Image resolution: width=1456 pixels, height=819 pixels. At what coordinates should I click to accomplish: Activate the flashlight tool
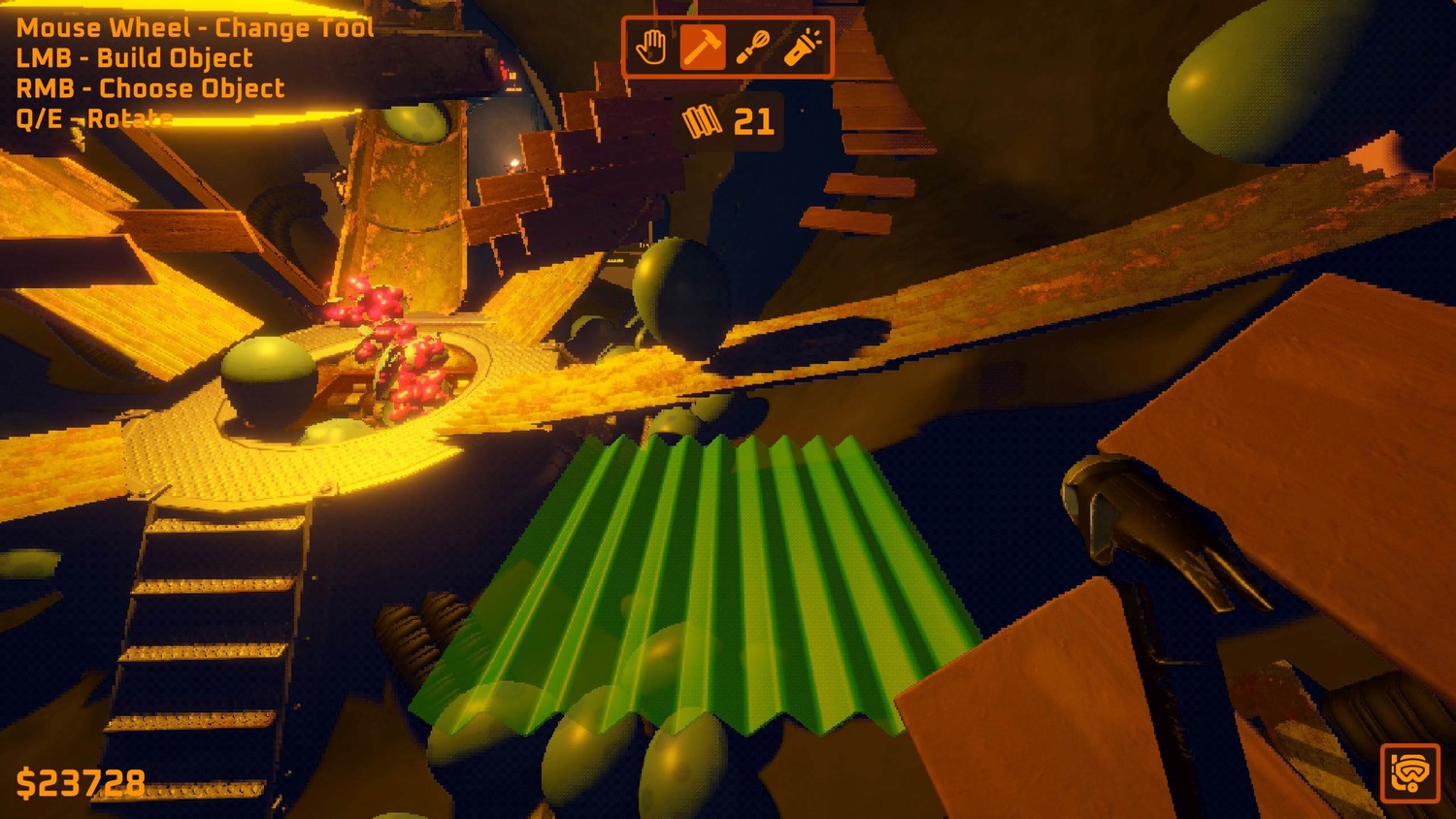pyautogui.click(x=803, y=47)
